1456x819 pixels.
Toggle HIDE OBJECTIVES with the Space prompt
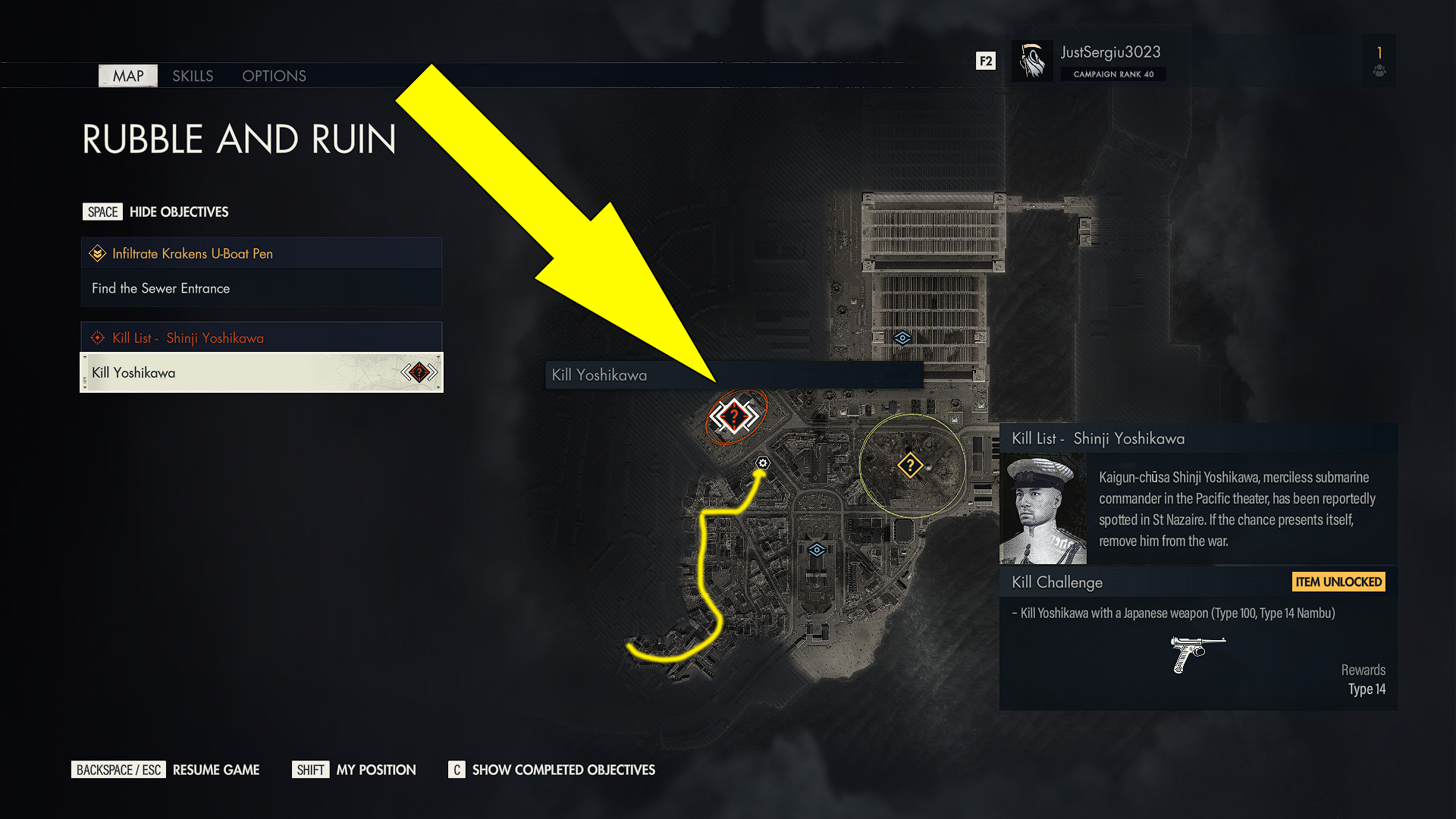[102, 212]
